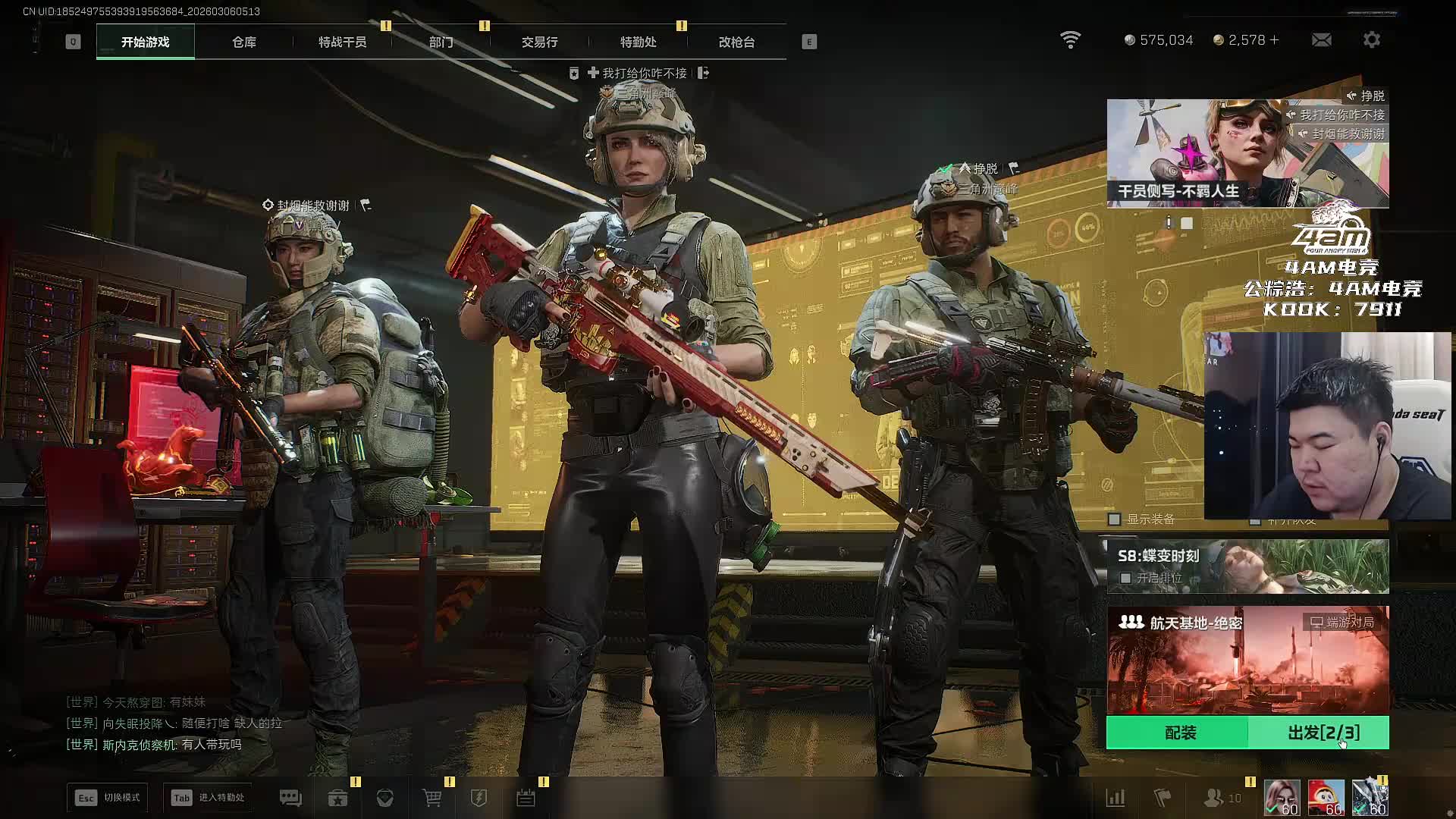Toggle the 开启排位 ranked checkbox
This screenshot has width=1456, height=819.
[x=1126, y=578]
